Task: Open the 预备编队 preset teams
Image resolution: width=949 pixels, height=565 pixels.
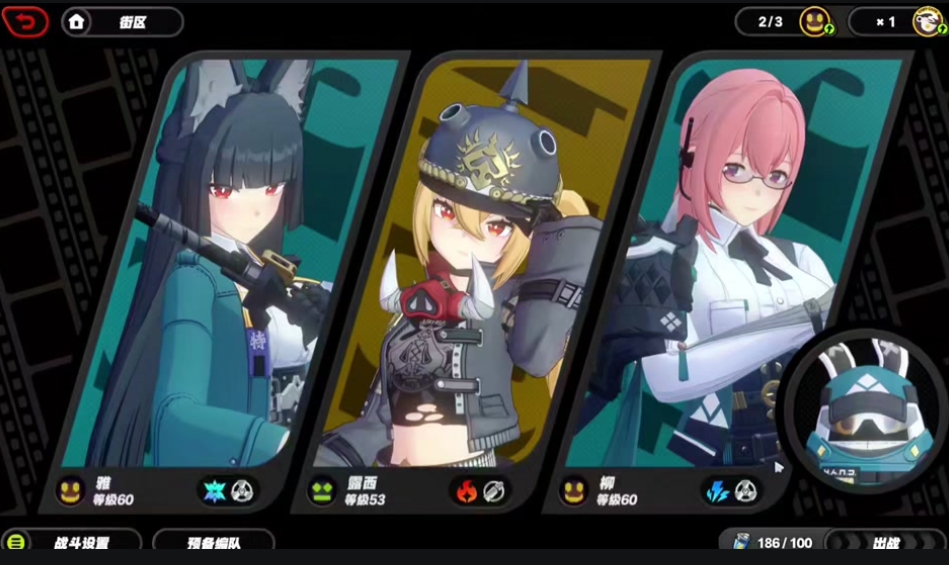Action: point(213,543)
